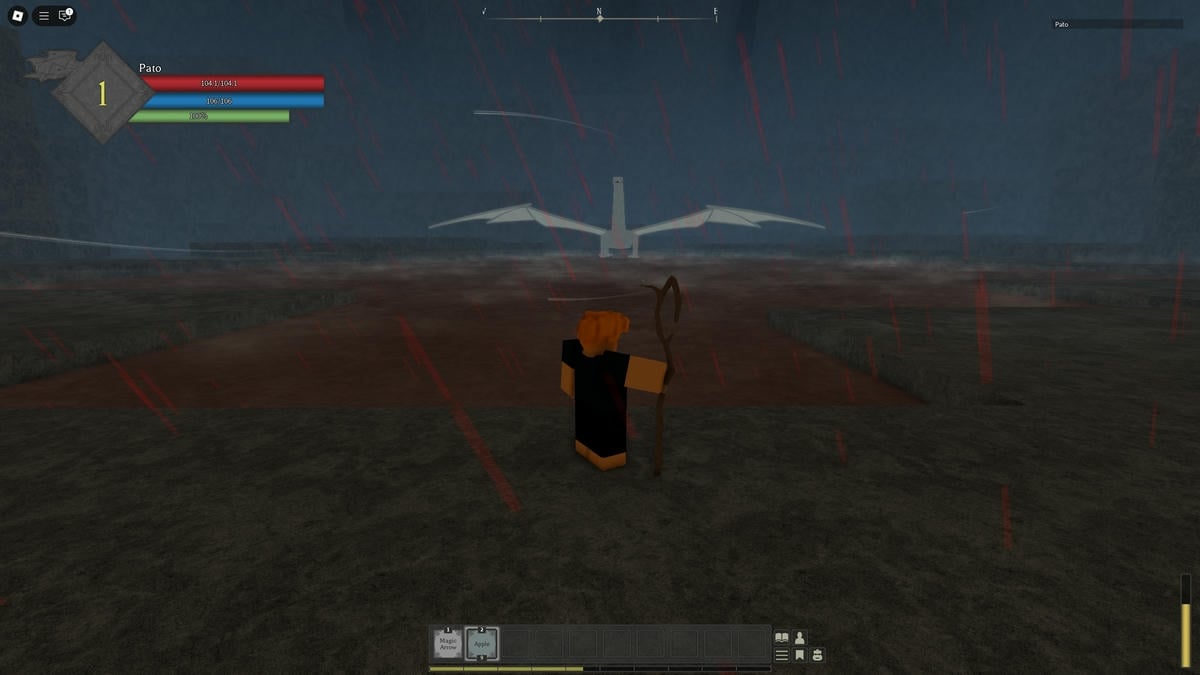Select the Magic Arrow hotbar slot
The width and height of the screenshot is (1200, 675).
[448, 645]
